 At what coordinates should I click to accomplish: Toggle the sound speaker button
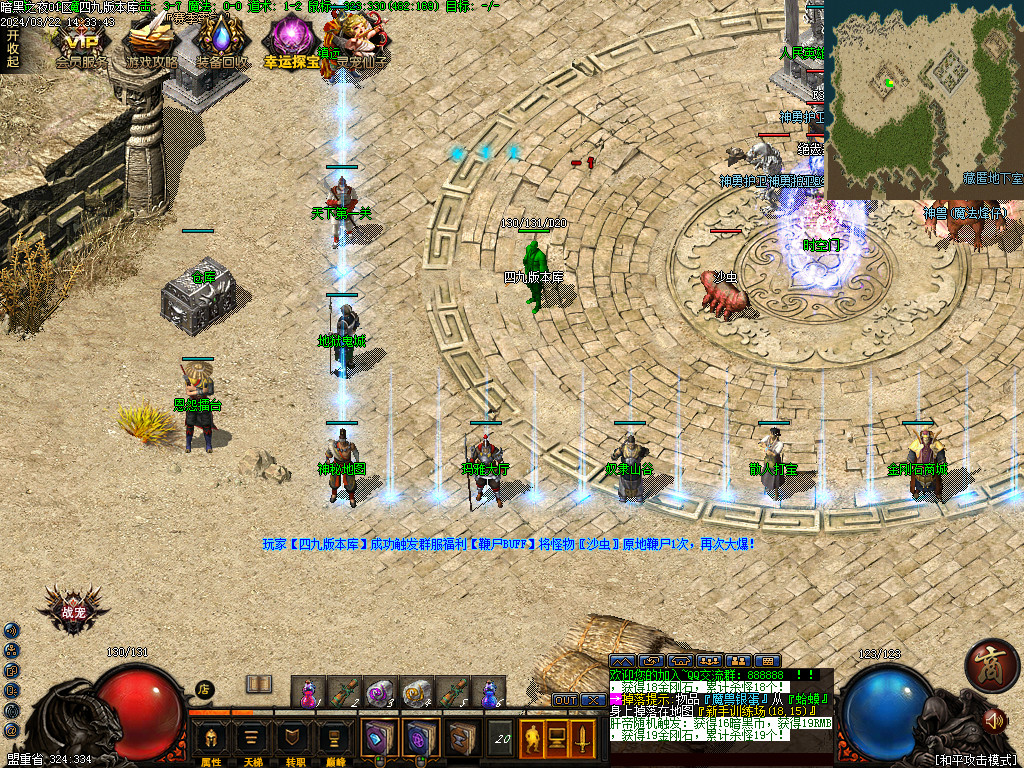tap(993, 719)
